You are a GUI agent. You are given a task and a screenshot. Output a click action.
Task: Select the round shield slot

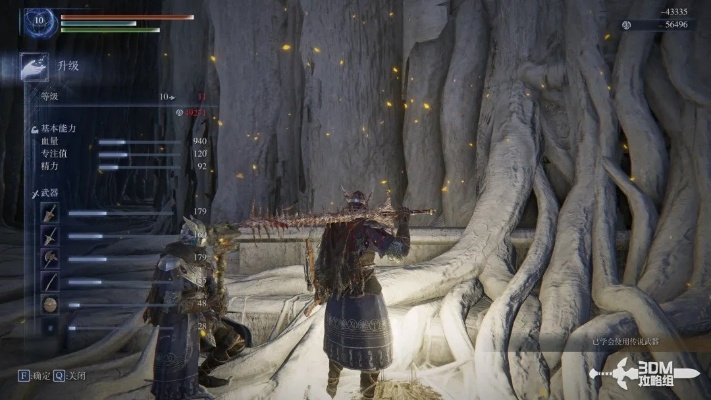coord(50,304)
